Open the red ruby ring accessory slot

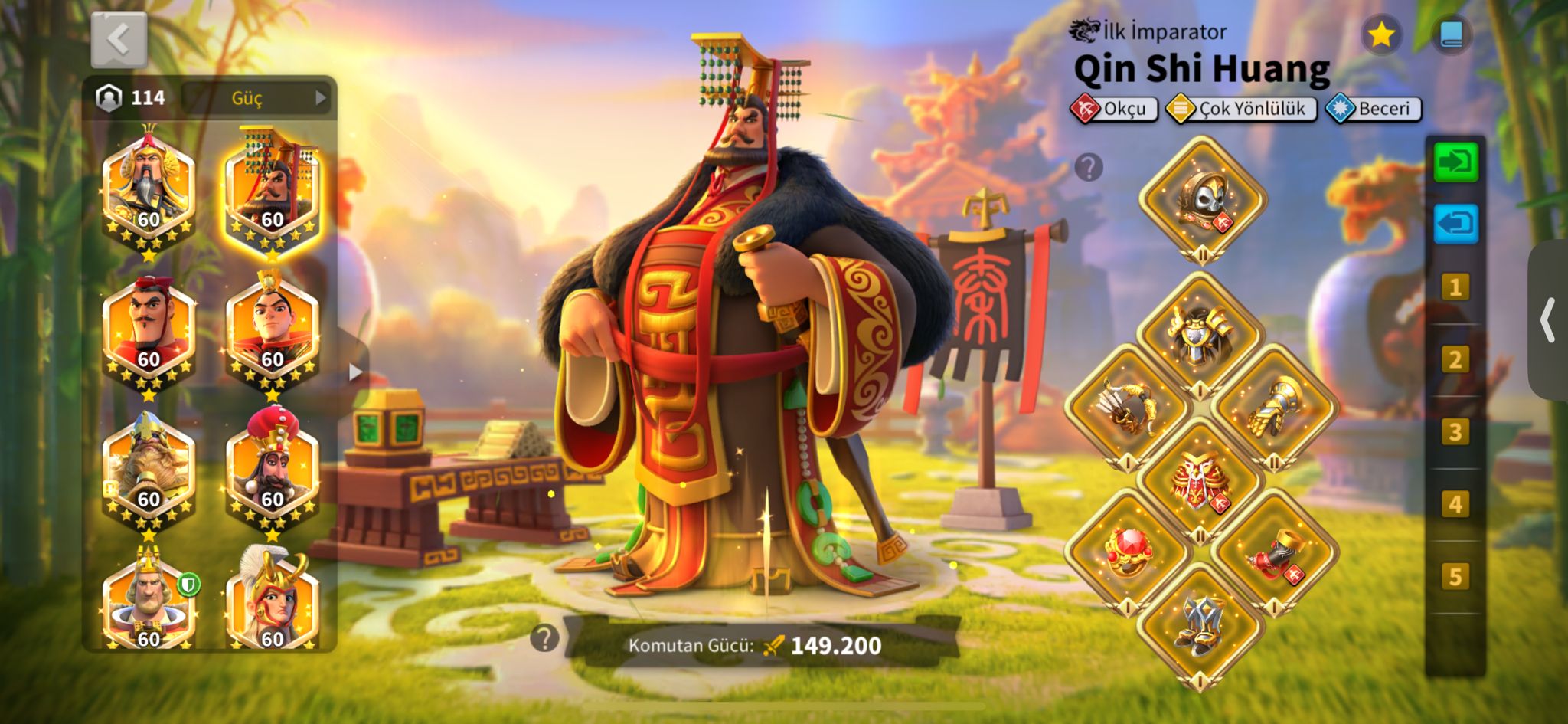point(1128,552)
